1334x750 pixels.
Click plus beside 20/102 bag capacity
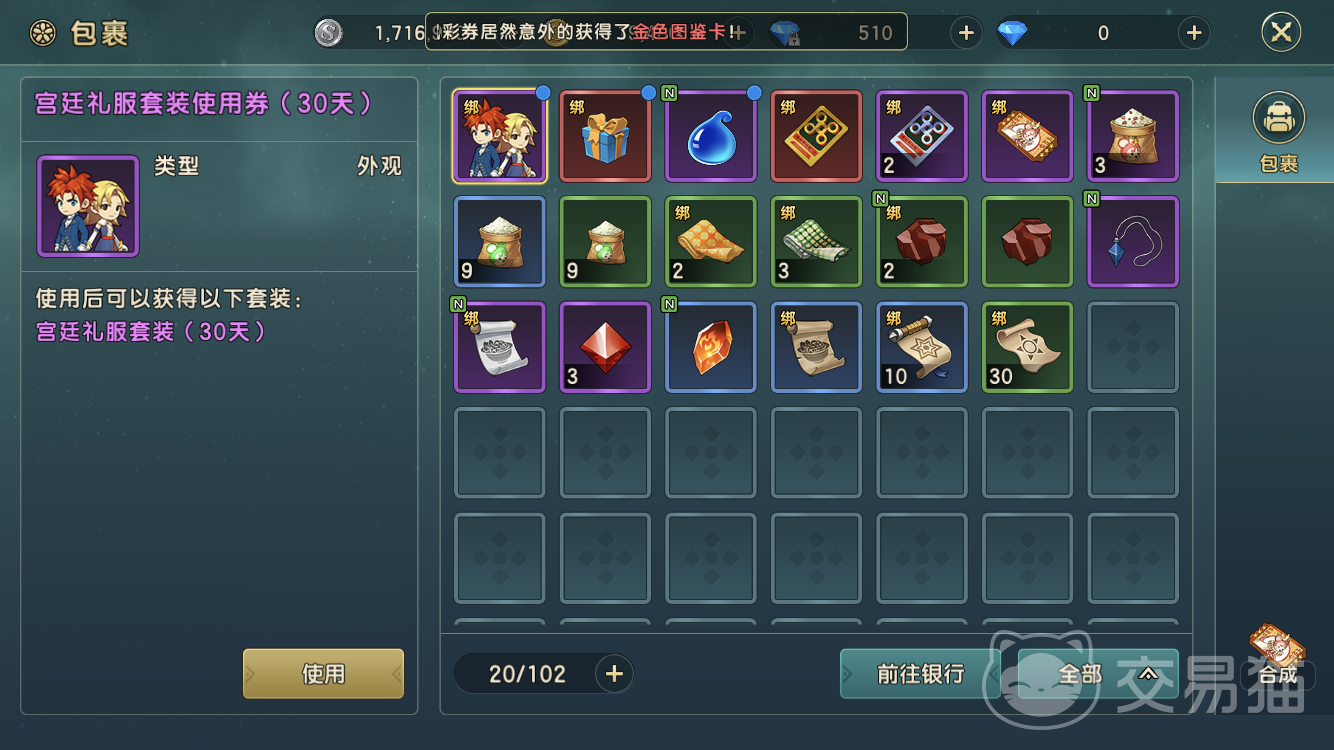(x=613, y=673)
